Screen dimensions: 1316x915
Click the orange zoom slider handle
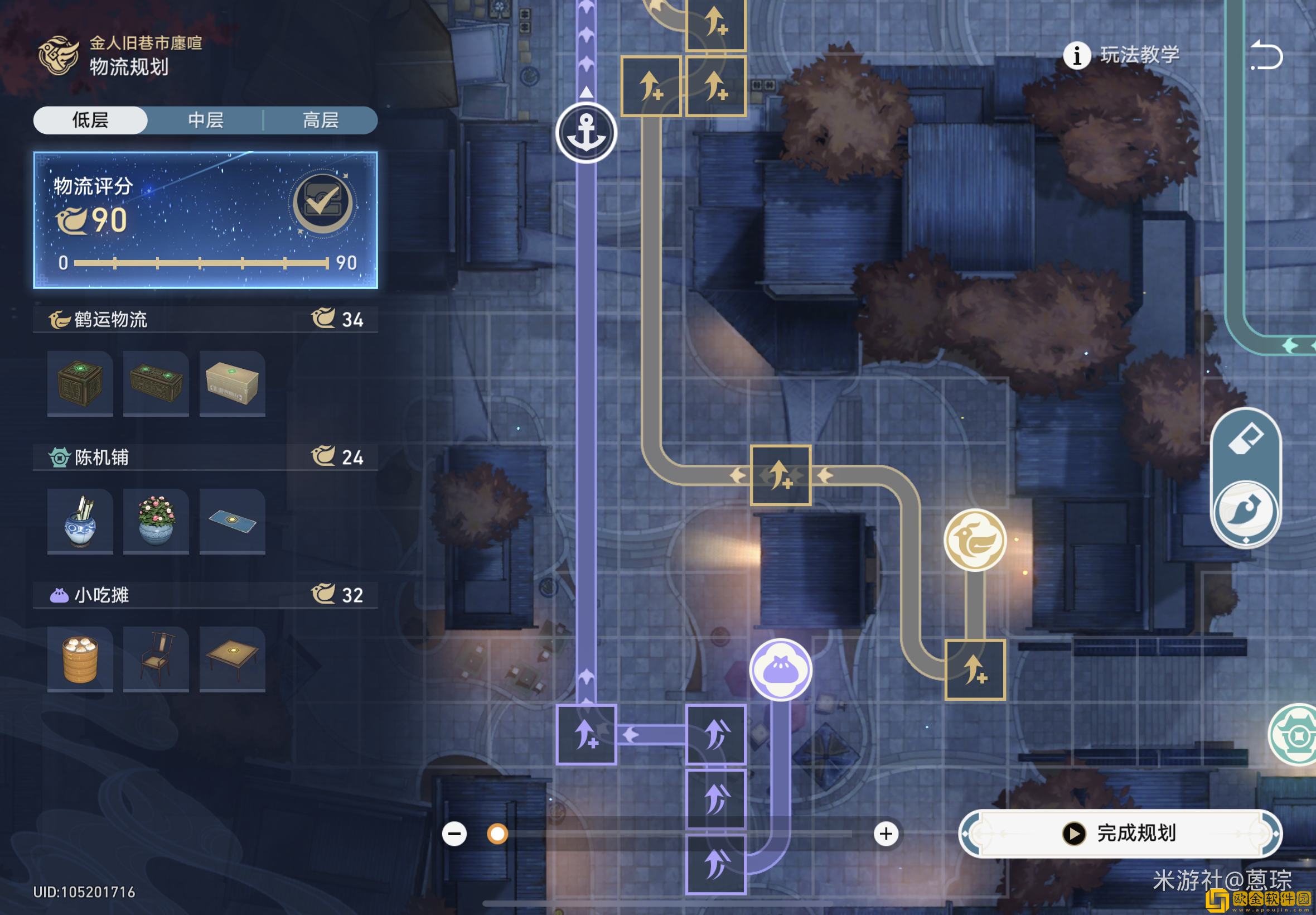click(x=497, y=834)
